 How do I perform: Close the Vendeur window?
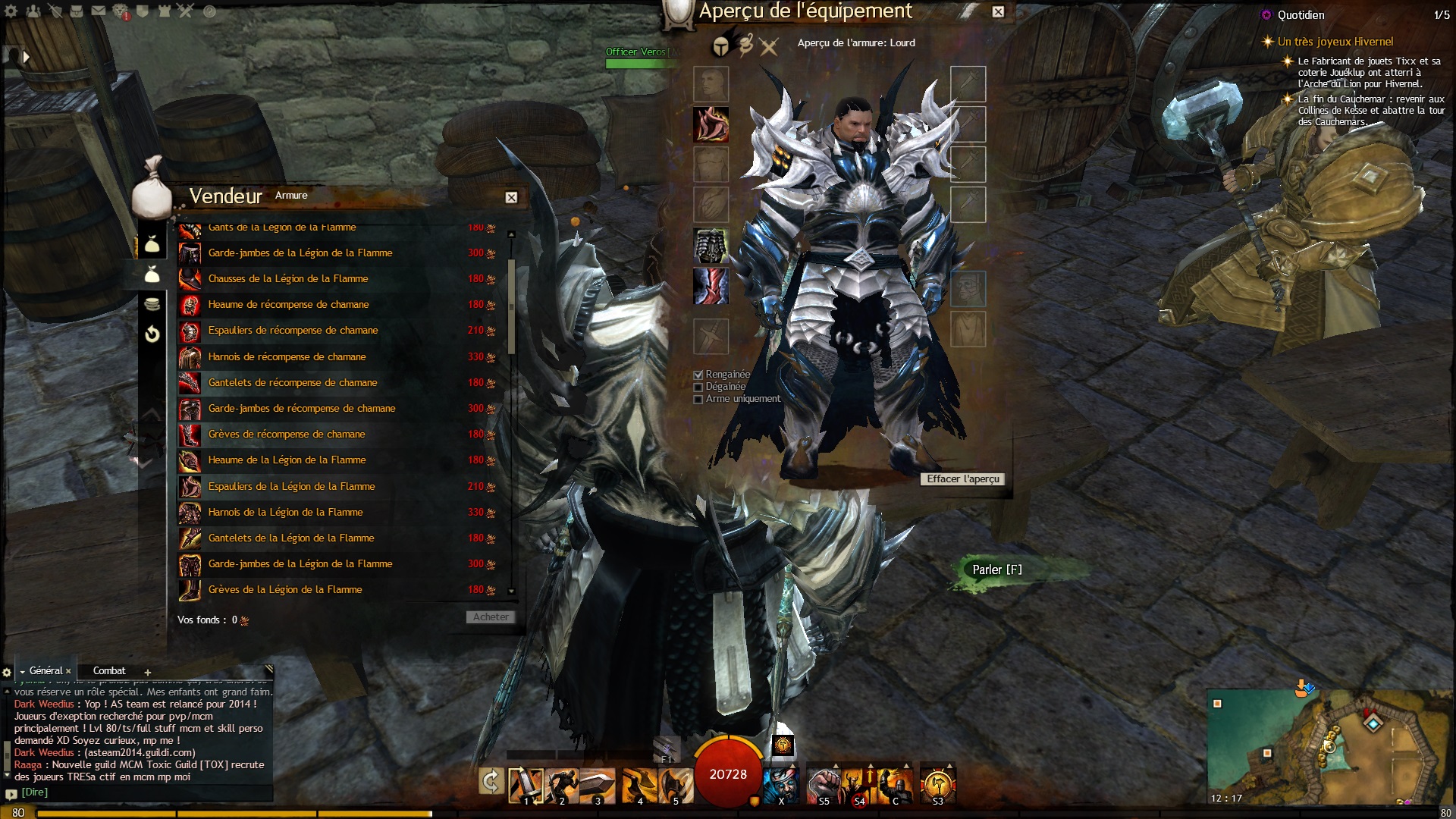tap(511, 198)
